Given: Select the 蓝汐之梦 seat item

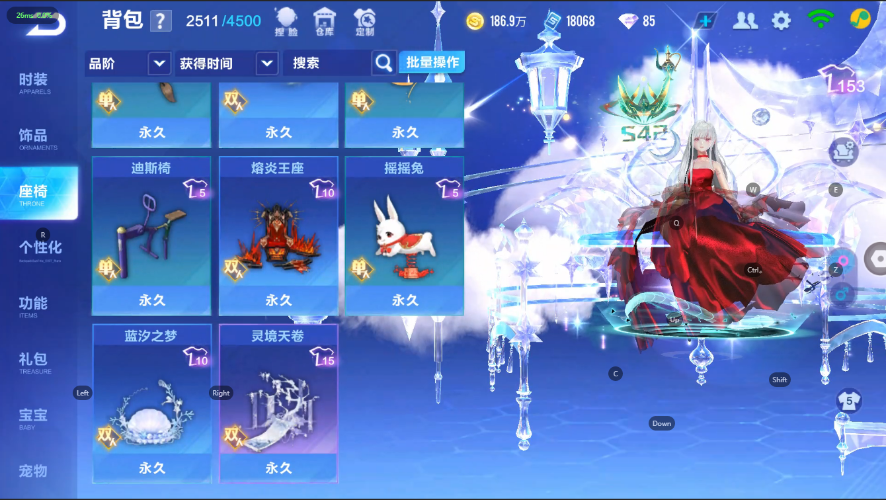Looking at the screenshot, I should (152, 403).
